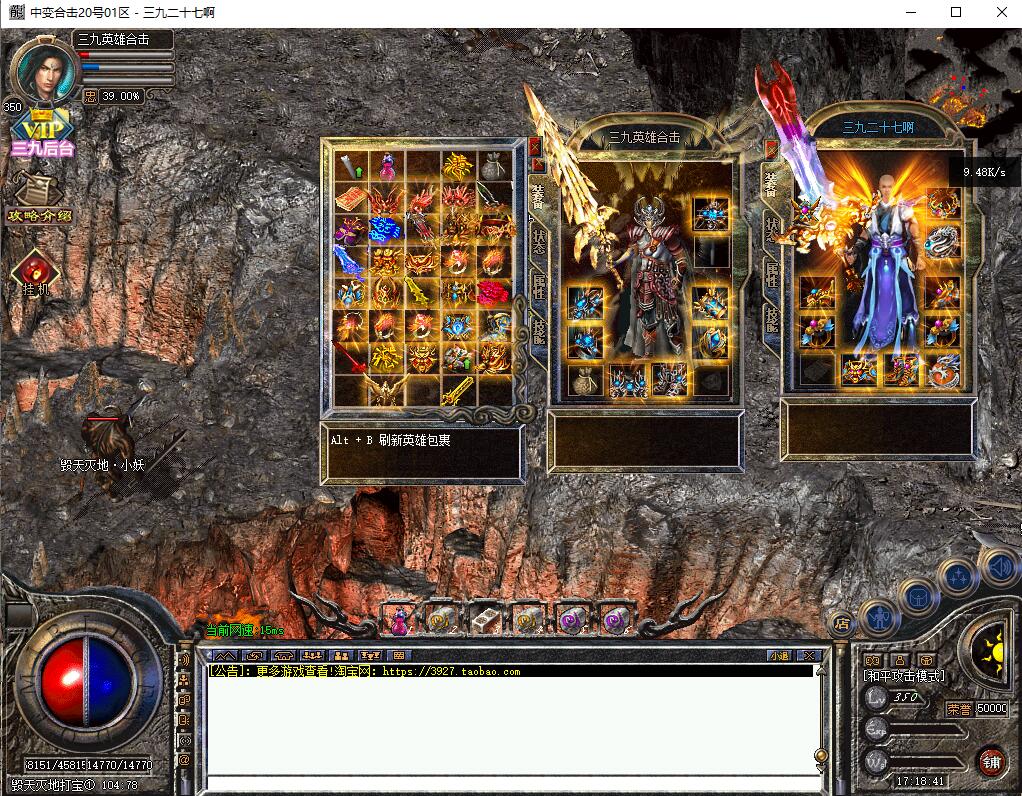Open the VIP 三九后台 panel

click(x=43, y=133)
